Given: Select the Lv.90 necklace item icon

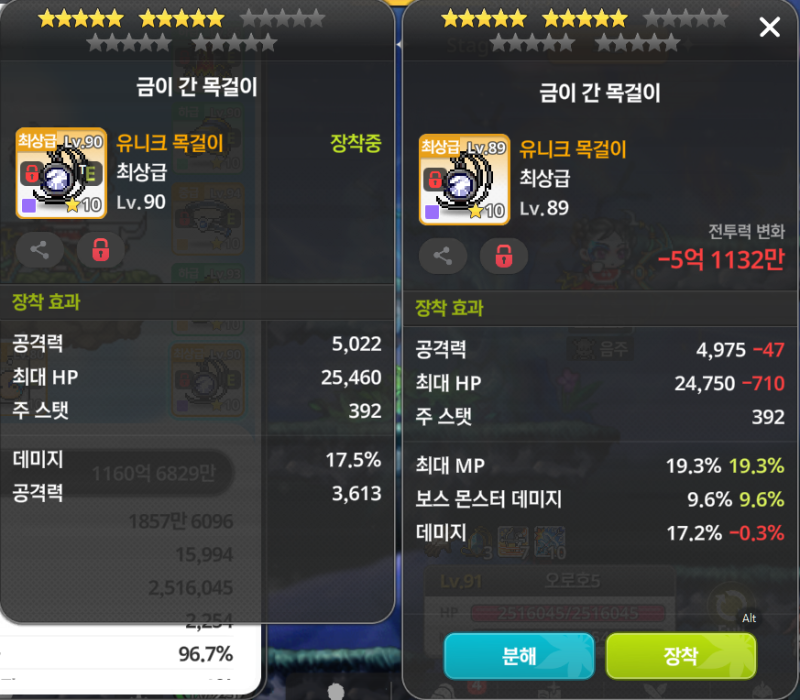Looking at the screenshot, I should (x=61, y=173).
